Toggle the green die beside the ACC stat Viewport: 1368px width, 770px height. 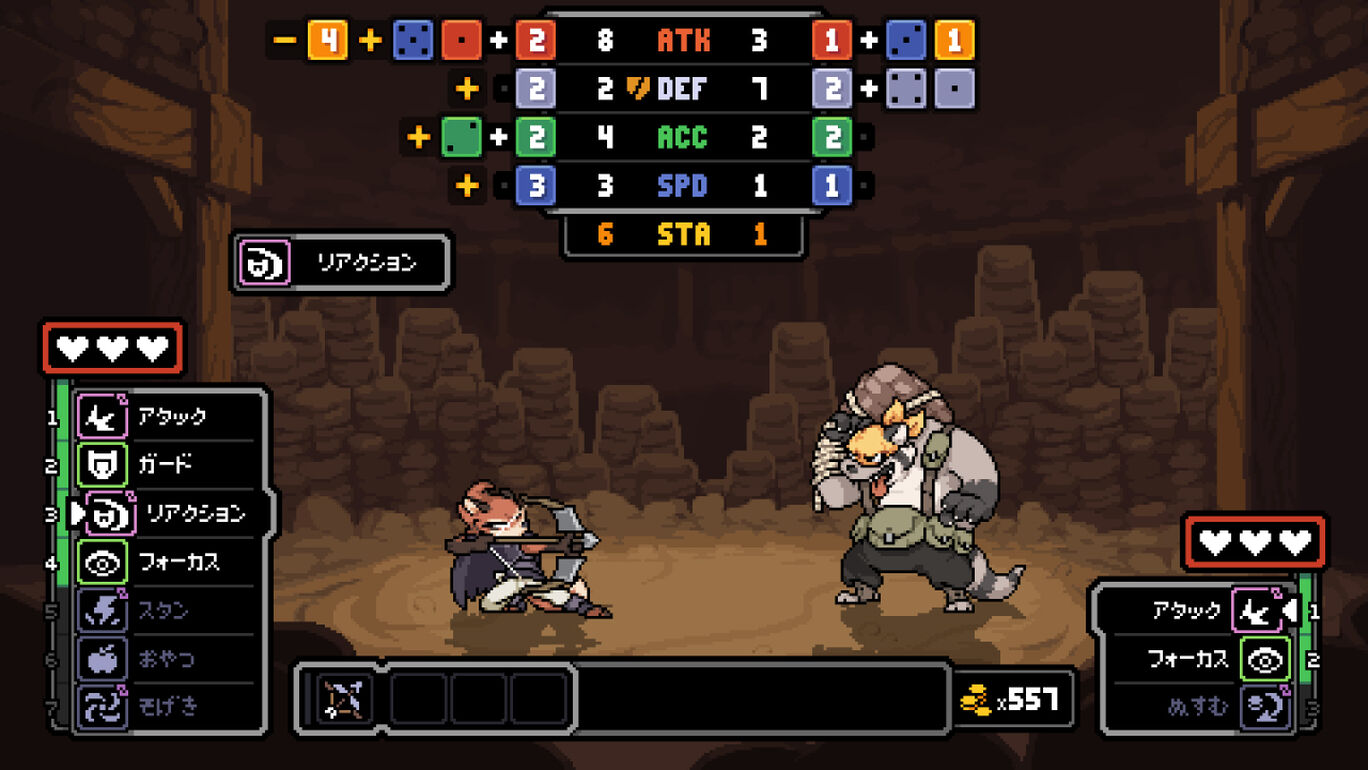pos(462,137)
